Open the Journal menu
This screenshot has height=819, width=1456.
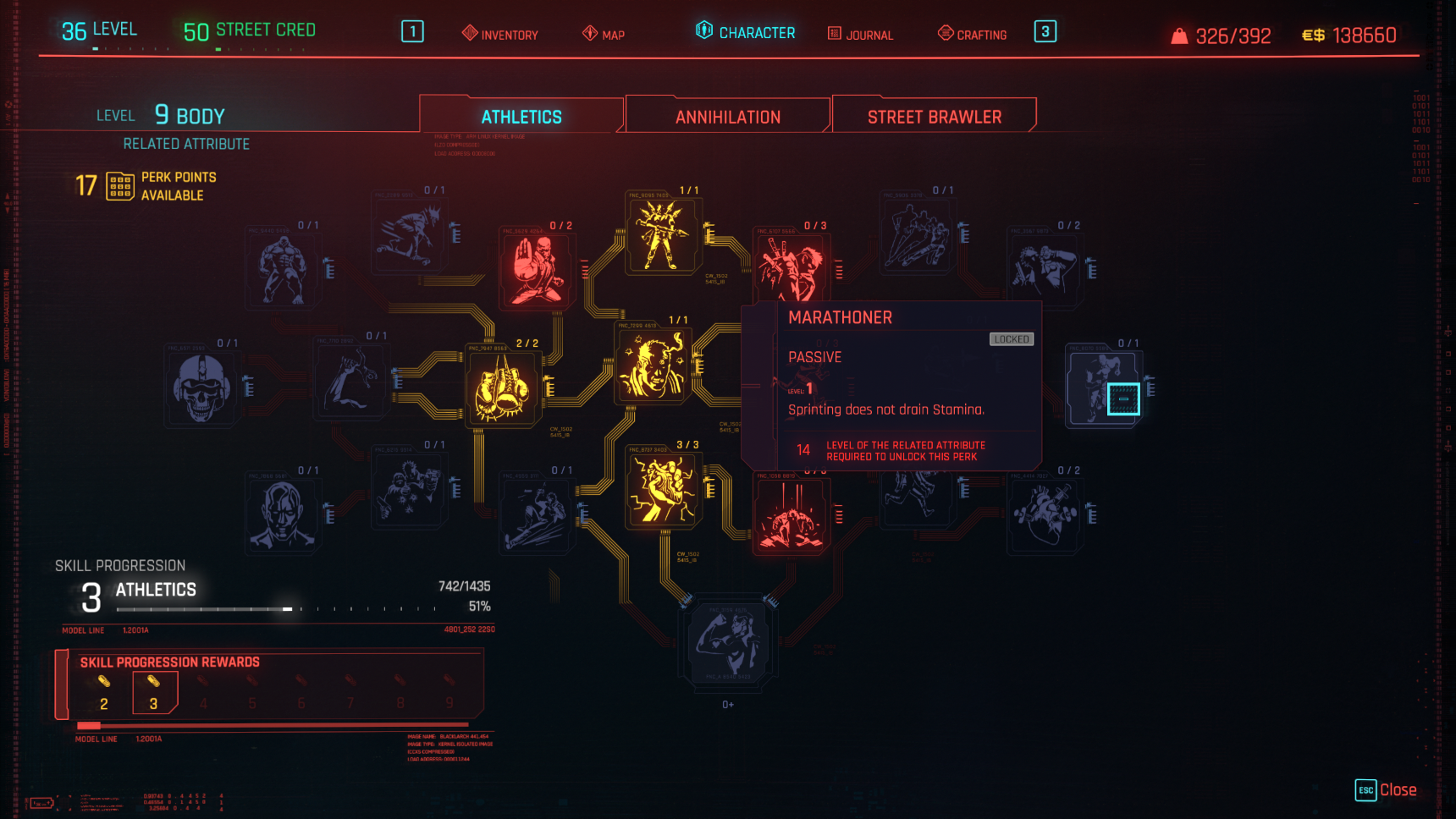click(x=860, y=34)
